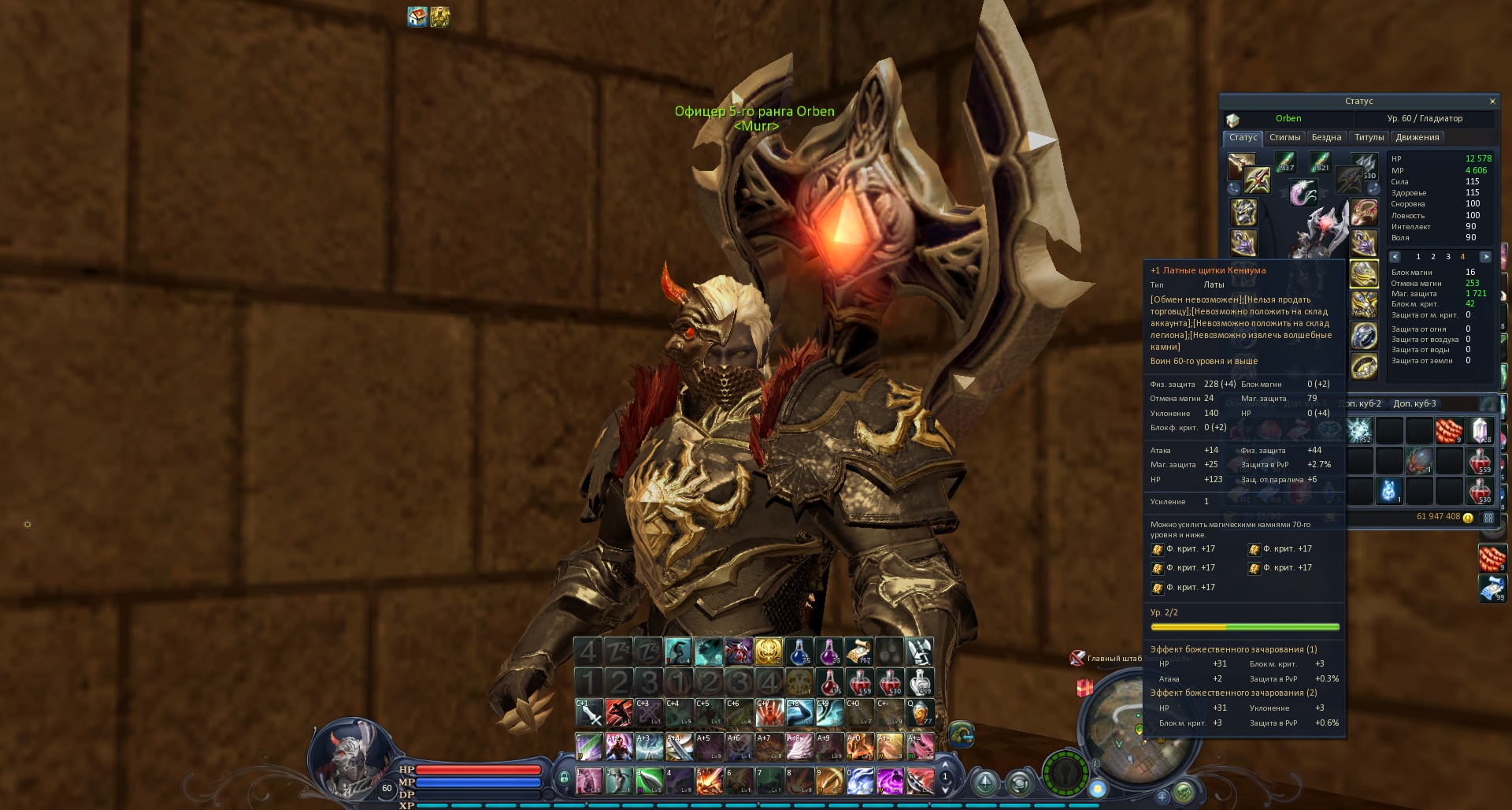The width and height of the screenshot is (1512, 810).
Task: Select the helmet equipment slot
Action: pyautogui.click(x=1243, y=212)
